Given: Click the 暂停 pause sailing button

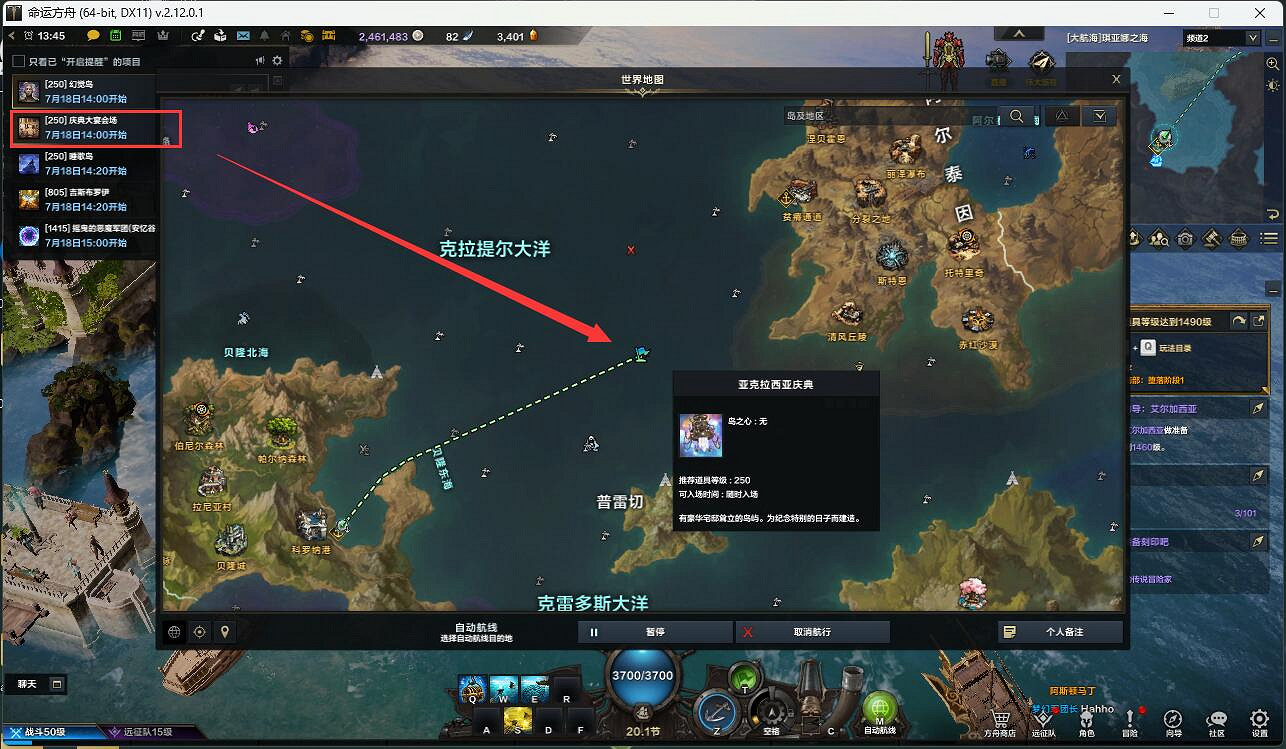Looking at the screenshot, I should [655, 631].
